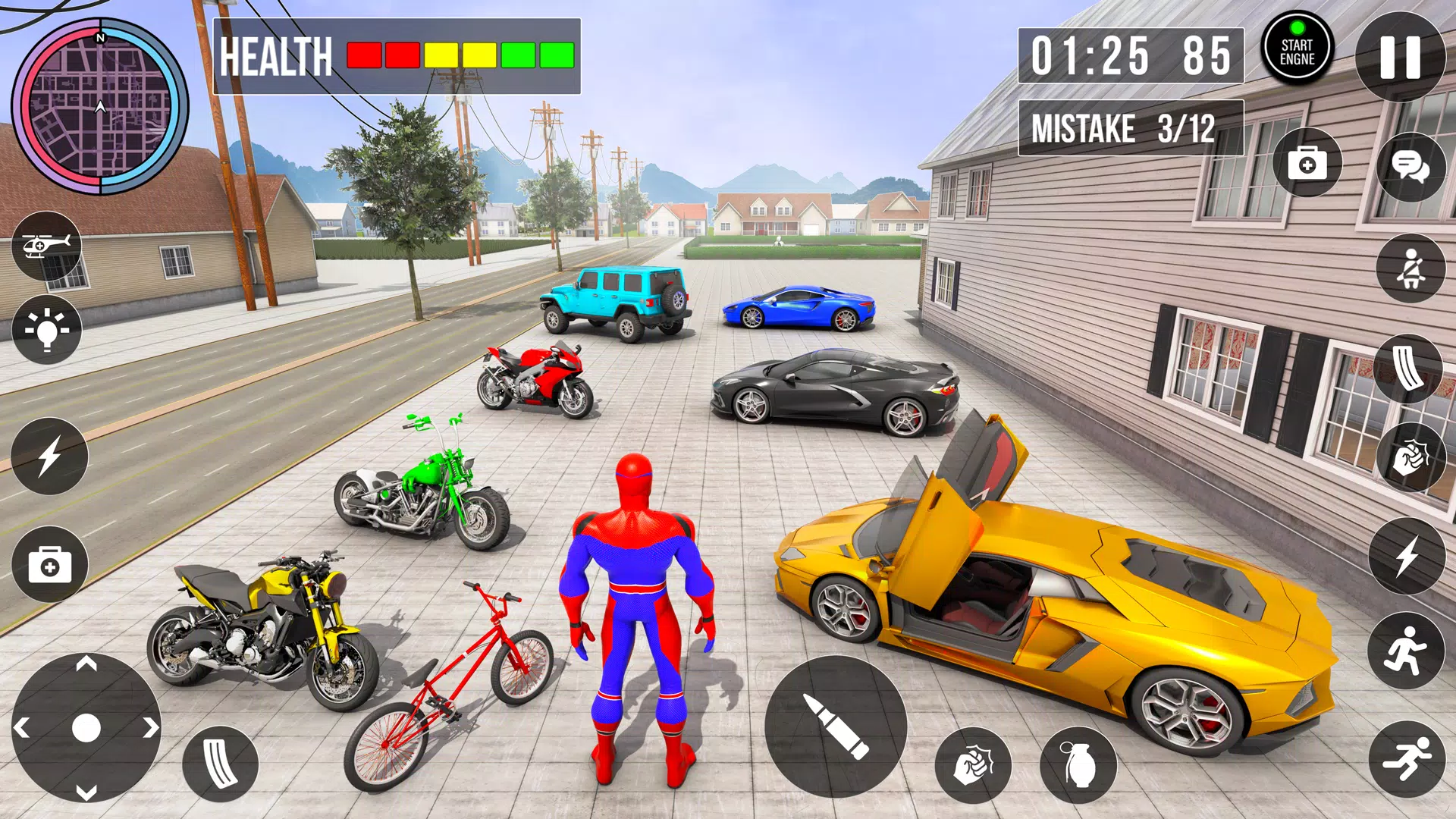This screenshot has height=819, width=1456.
Task: Use the medkit beside the chat icon
Action: click(x=1307, y=164)
